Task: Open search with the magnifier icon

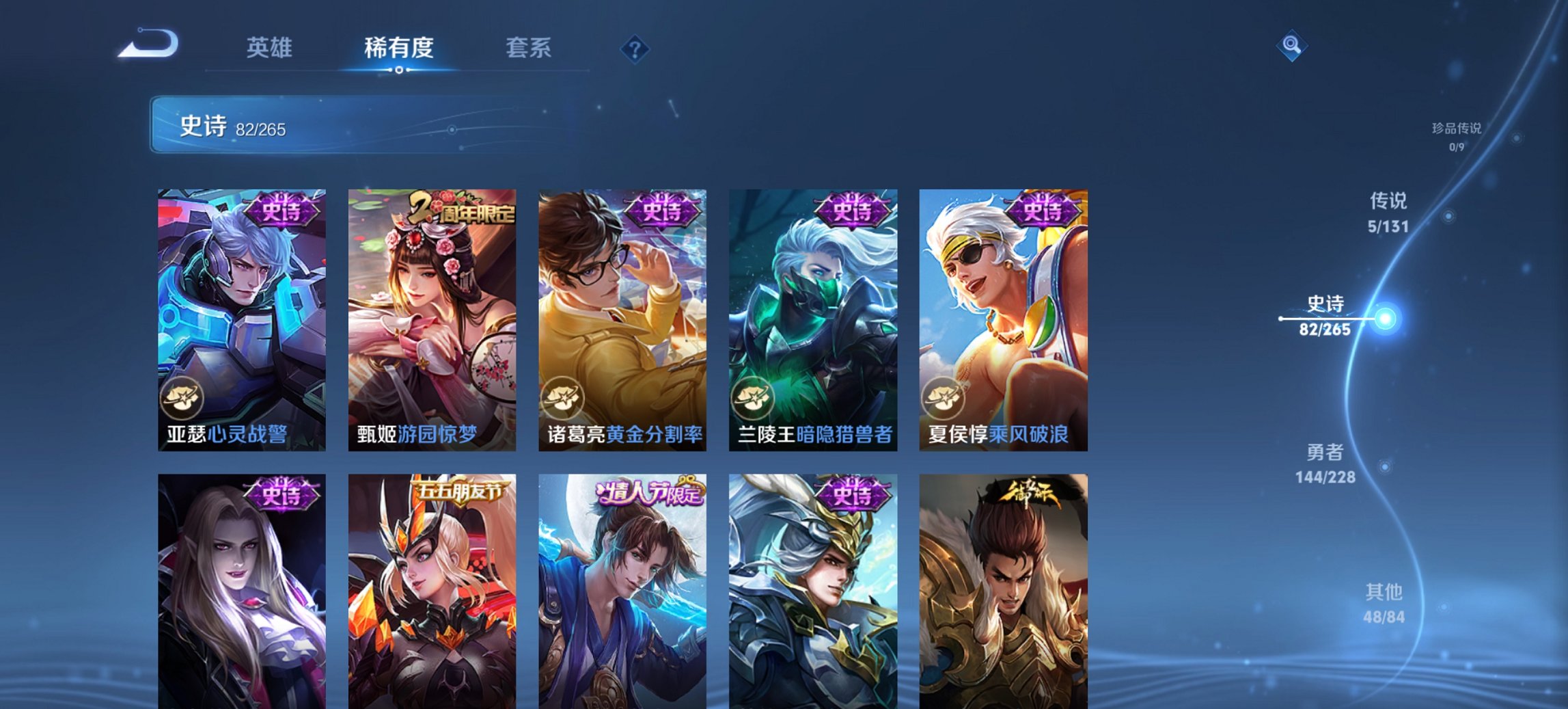Action: pyautogui.click(x=1291, y=46)
